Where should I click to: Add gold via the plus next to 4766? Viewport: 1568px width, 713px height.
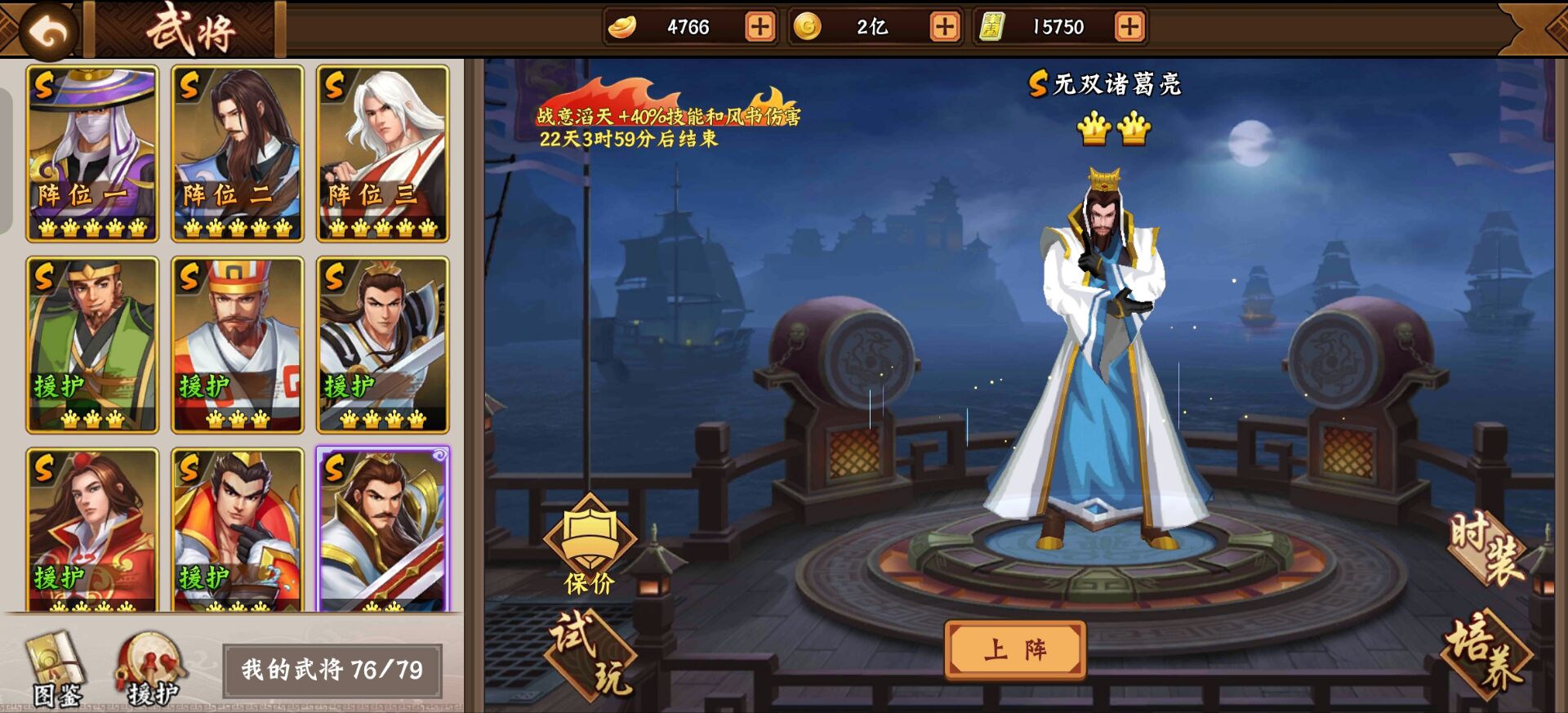(759, 25)
